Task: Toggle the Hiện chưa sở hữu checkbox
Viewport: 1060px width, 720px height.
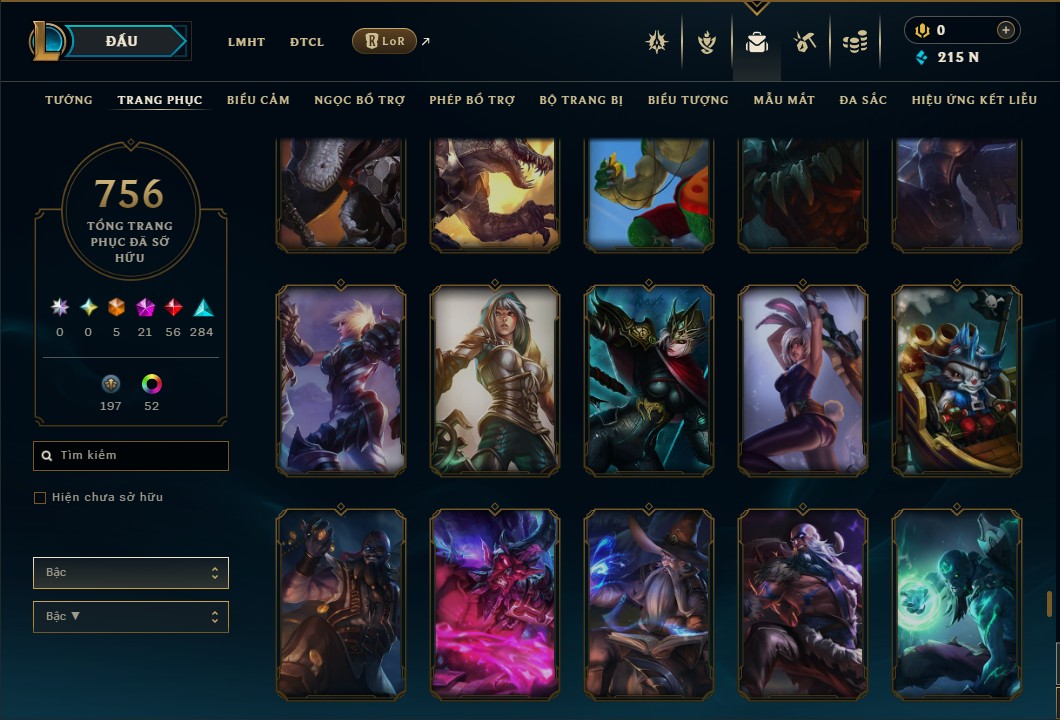Action: click(x=40, y=498)
